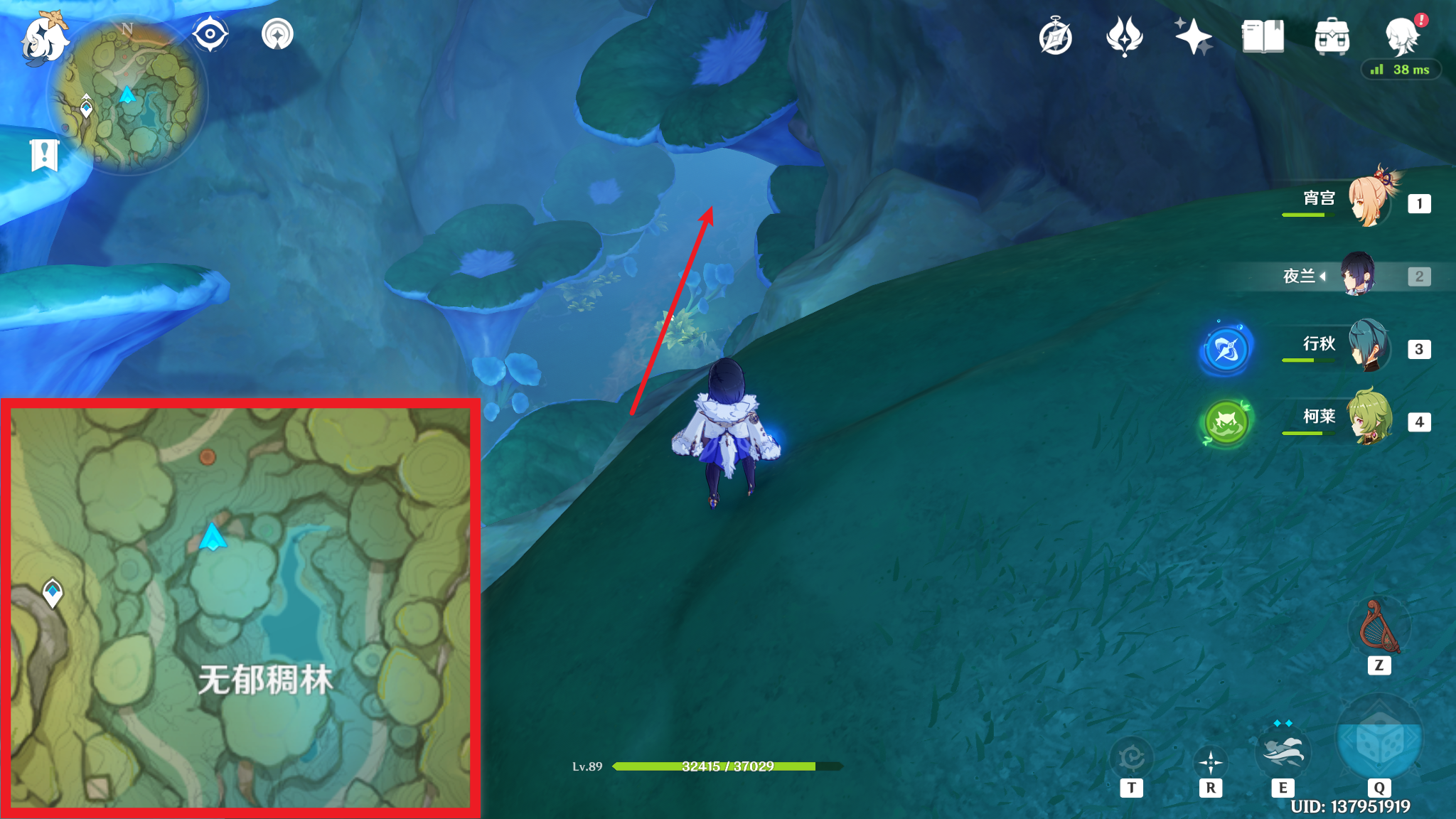Open the events wing-shaped icon
1456x819 pixels.
click(x=1124, y=37)
